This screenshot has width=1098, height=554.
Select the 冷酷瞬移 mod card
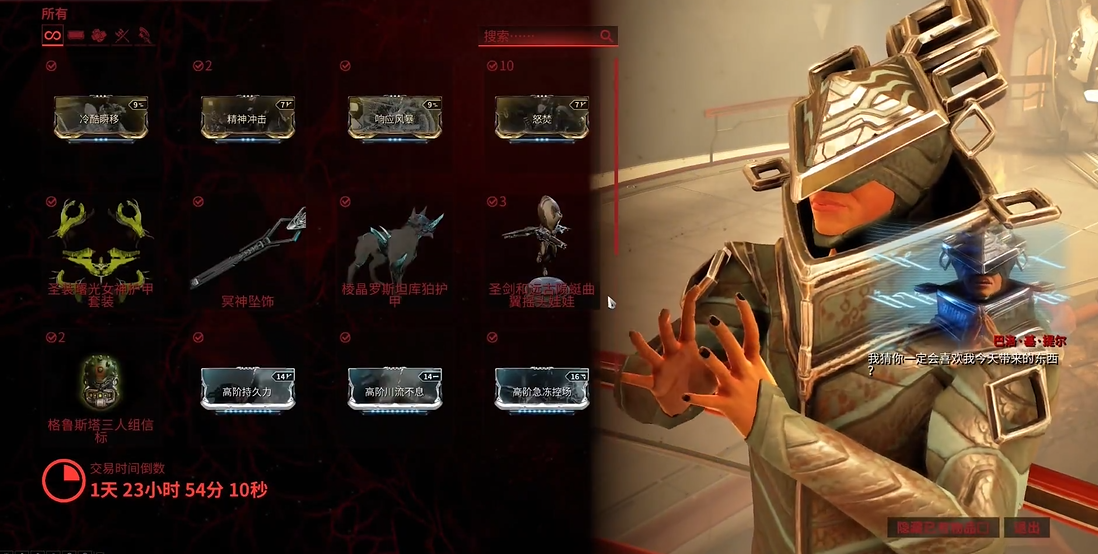click(100, 117)
